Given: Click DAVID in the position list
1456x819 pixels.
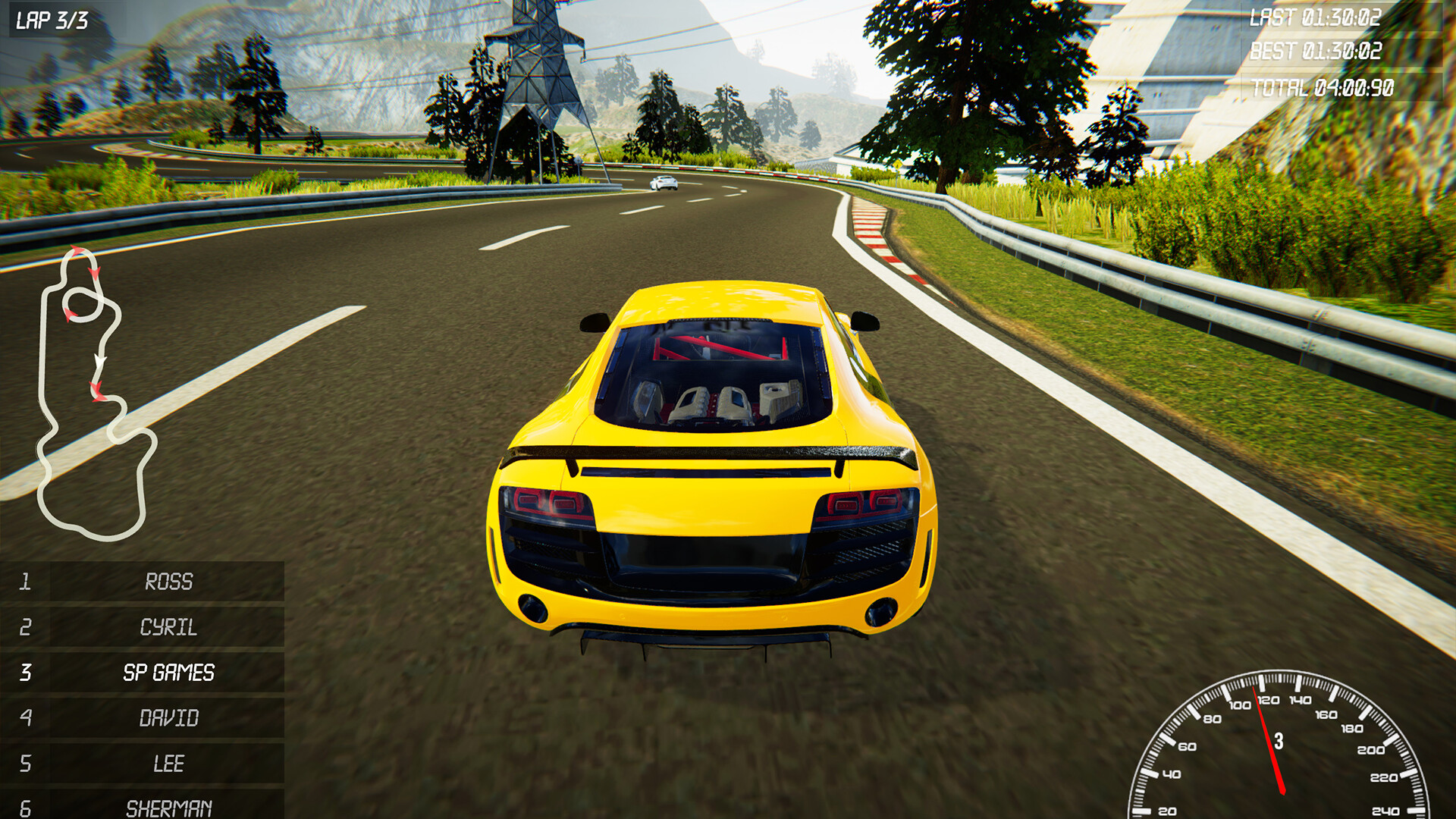Looking at the screenshot, I should 168,718.
